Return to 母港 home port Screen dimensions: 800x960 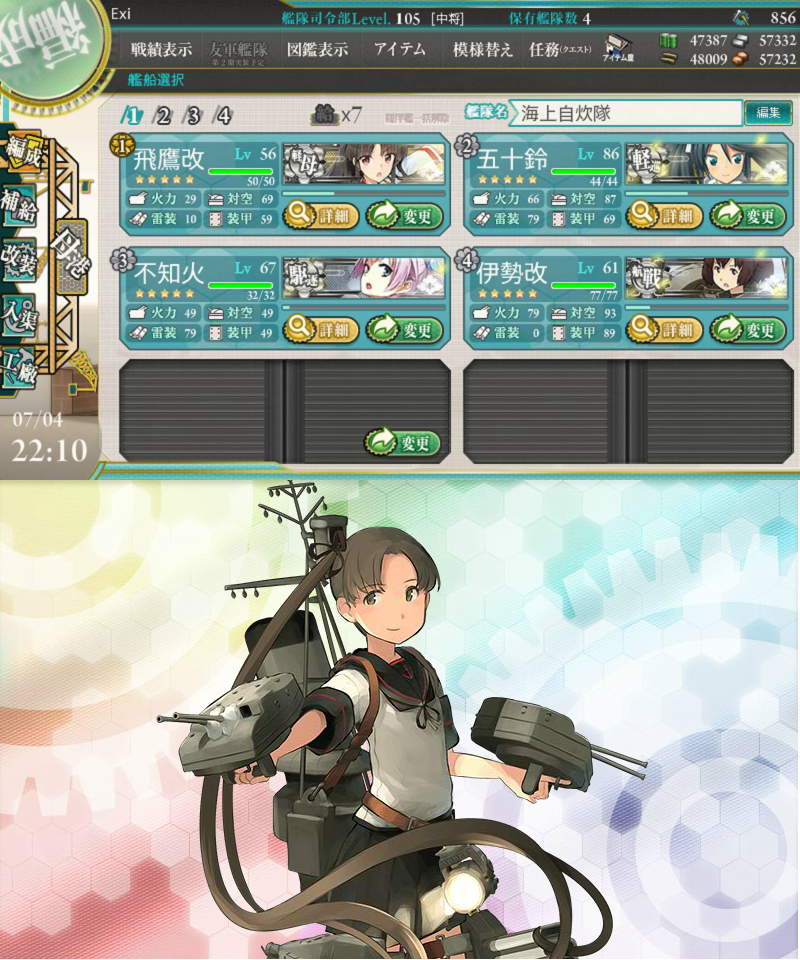[72, 242]
